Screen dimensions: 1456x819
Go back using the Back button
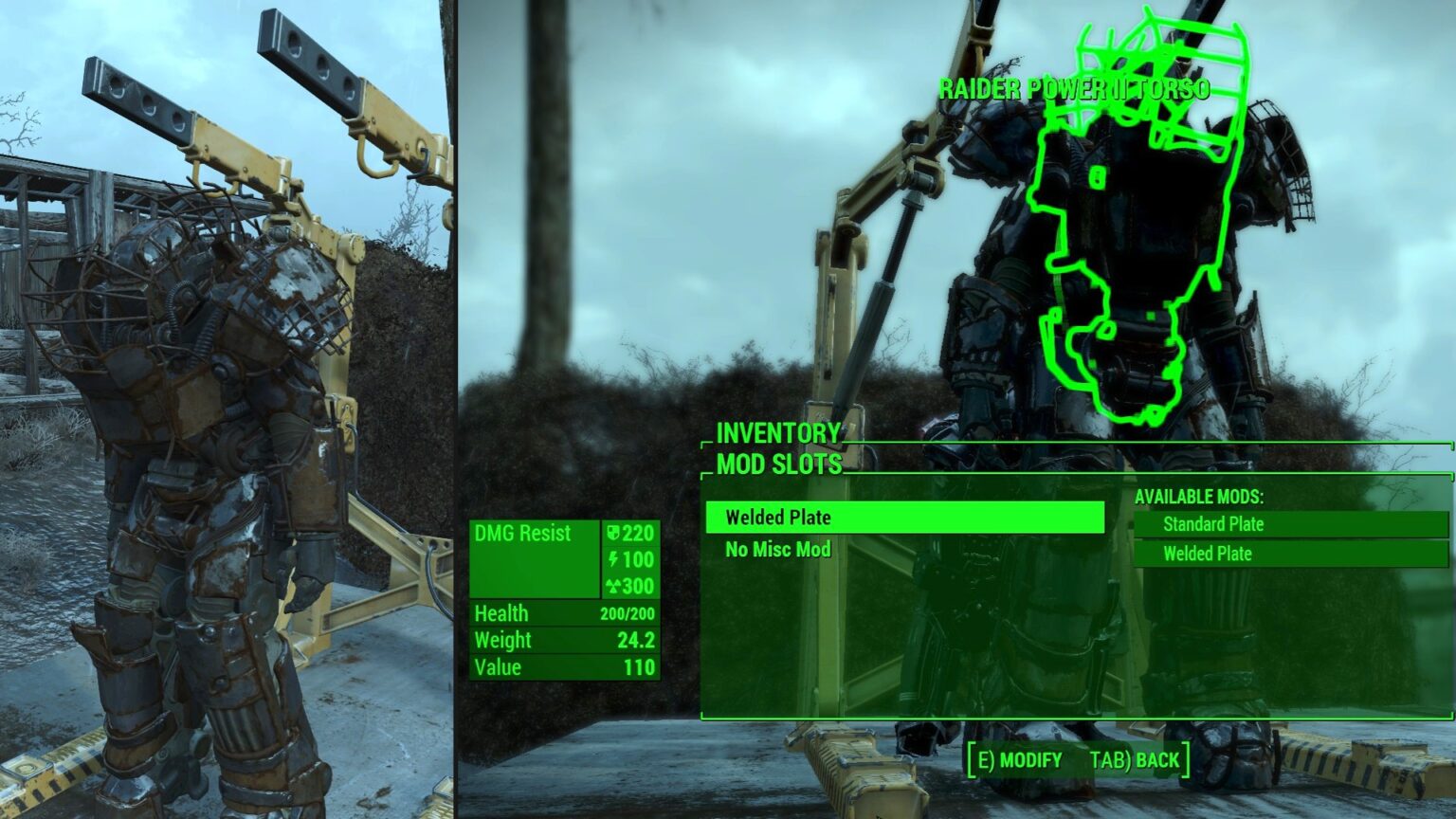click(1135, 760)
